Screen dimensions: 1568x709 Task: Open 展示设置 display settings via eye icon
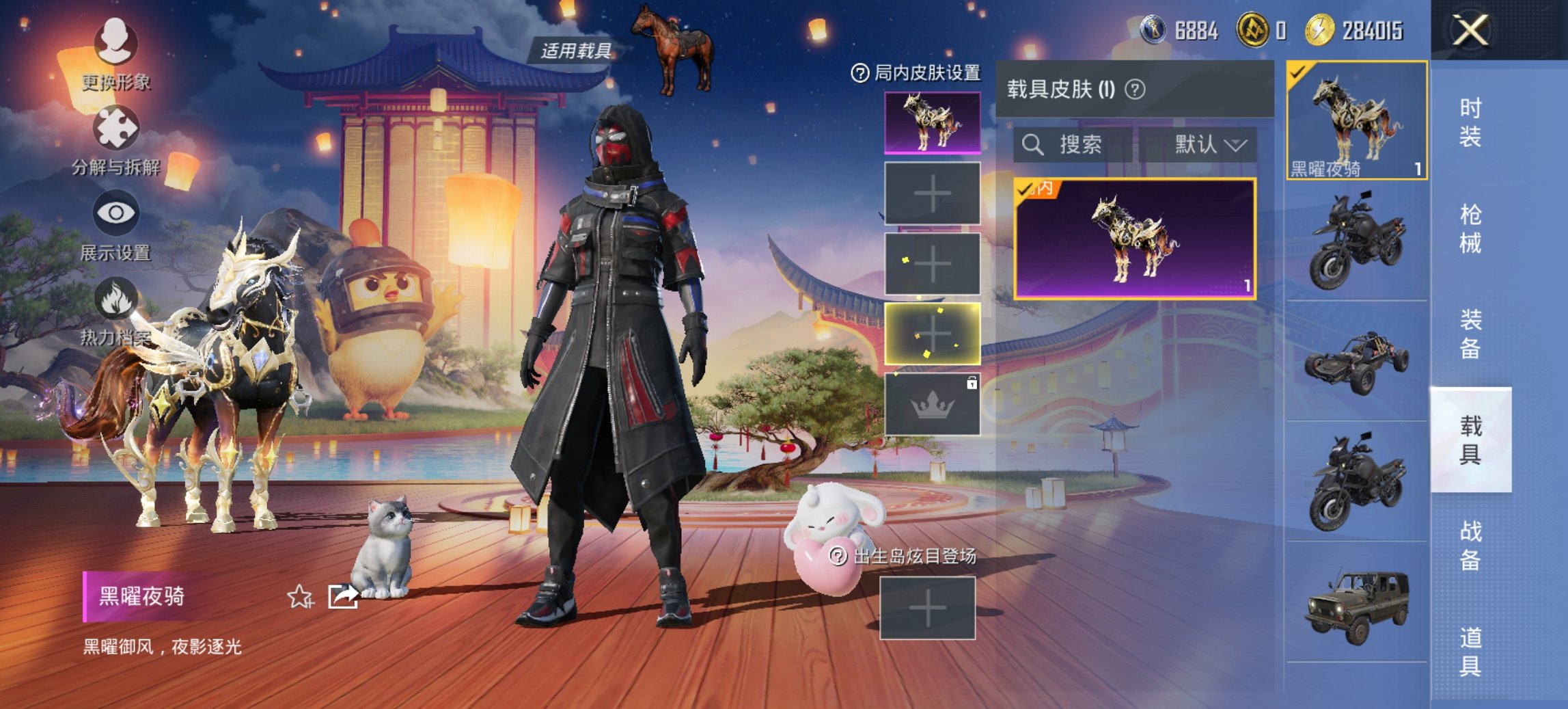tap(116, 212)
